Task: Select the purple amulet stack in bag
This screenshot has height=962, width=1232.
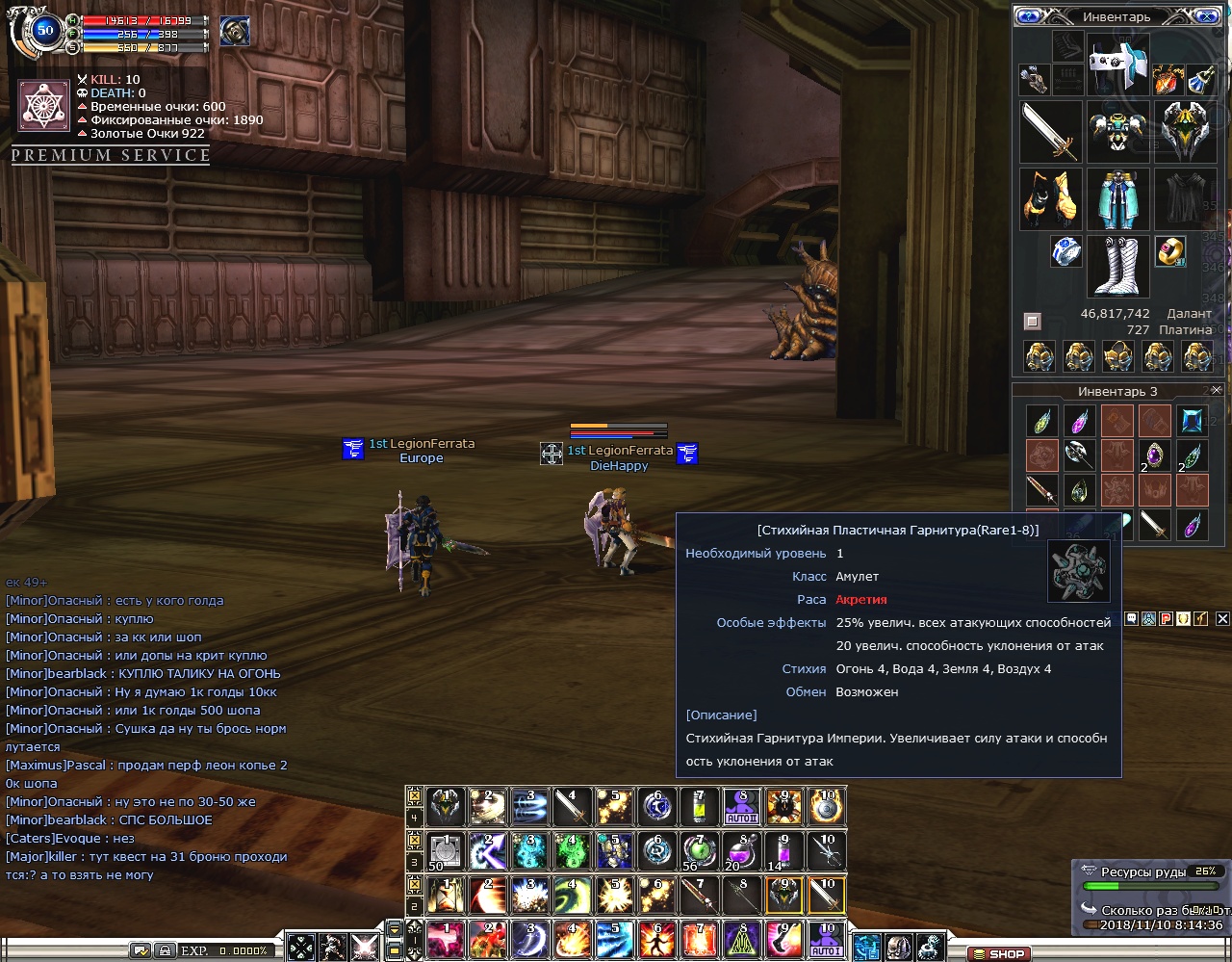Action: coord(1154,455)
